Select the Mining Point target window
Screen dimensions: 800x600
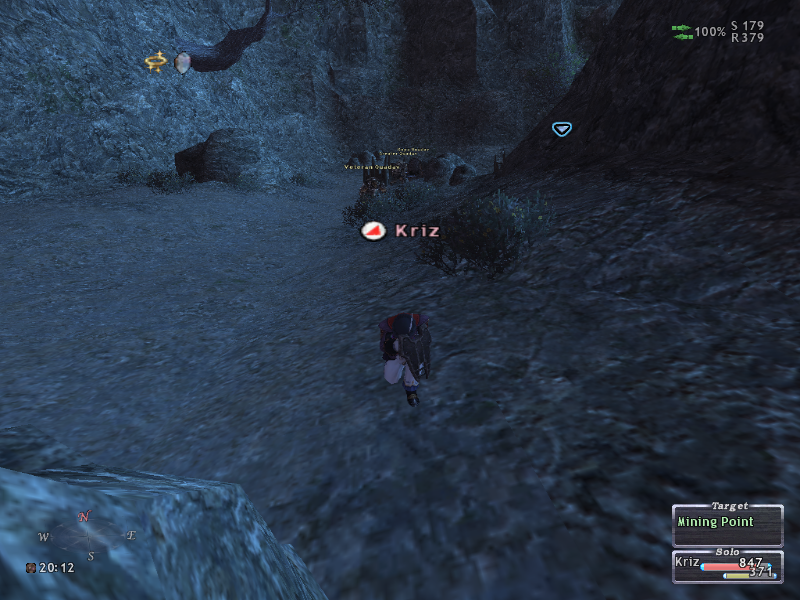click(x=727, y=522)
